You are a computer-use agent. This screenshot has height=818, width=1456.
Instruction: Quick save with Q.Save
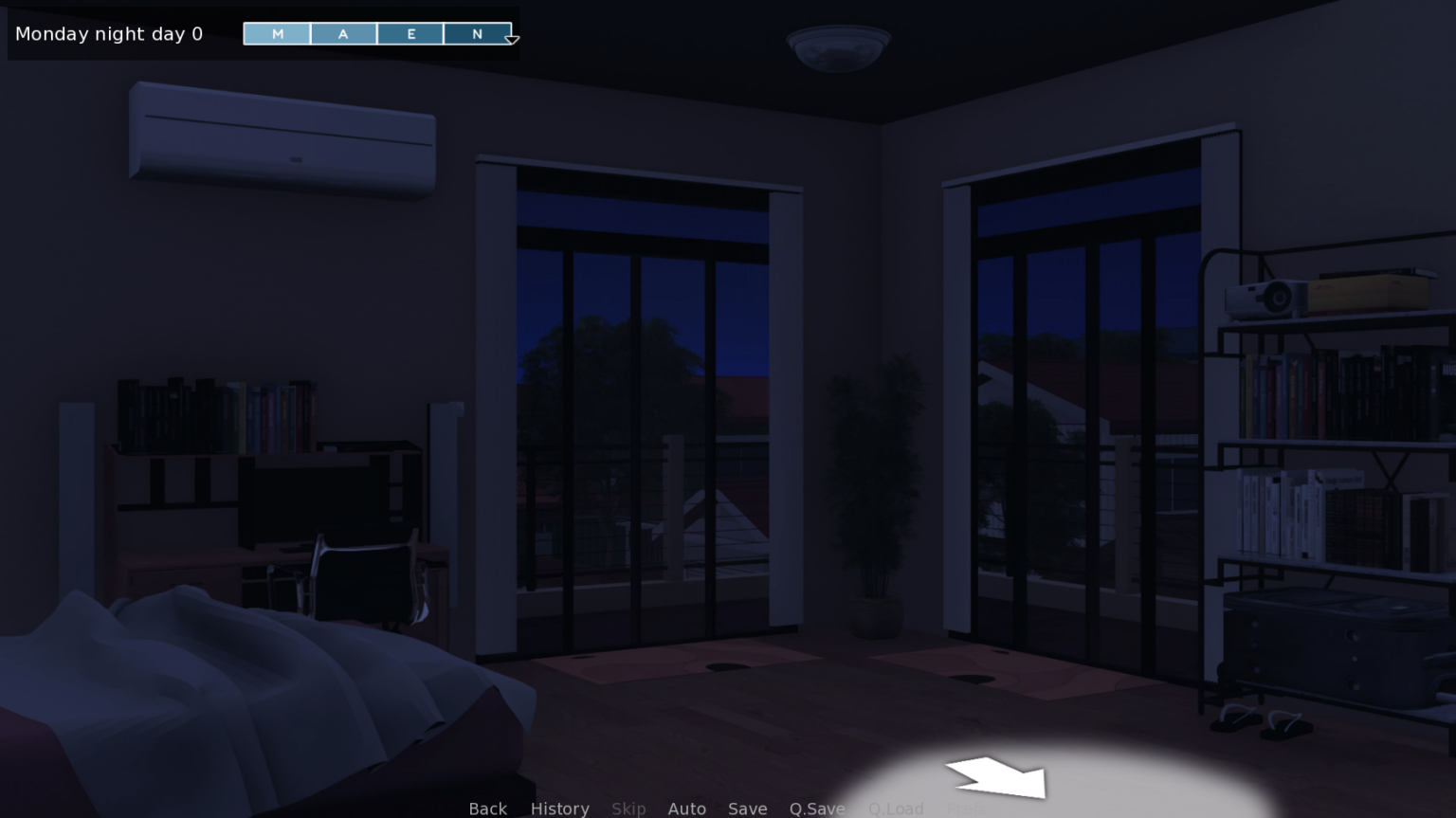pyautogui.click(x=816, y=809)
